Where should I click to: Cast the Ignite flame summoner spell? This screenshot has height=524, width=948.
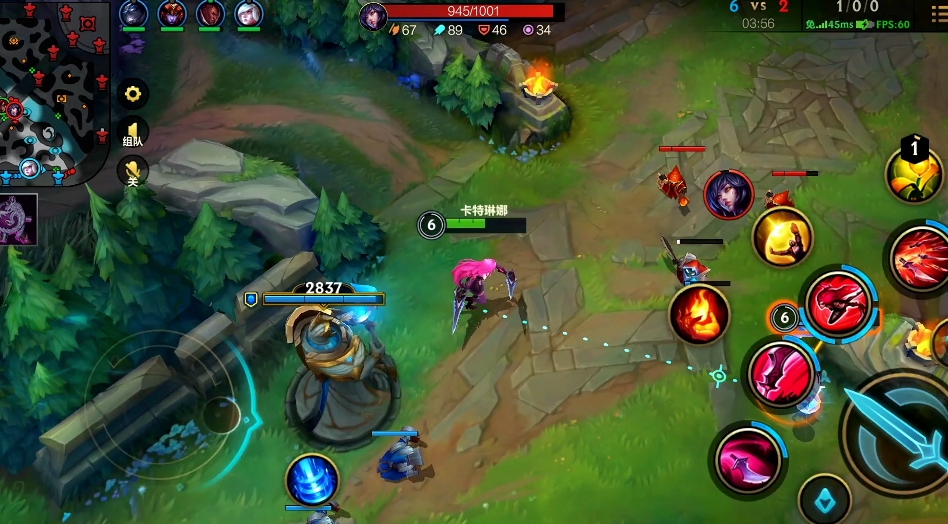[x=698, y=314]
